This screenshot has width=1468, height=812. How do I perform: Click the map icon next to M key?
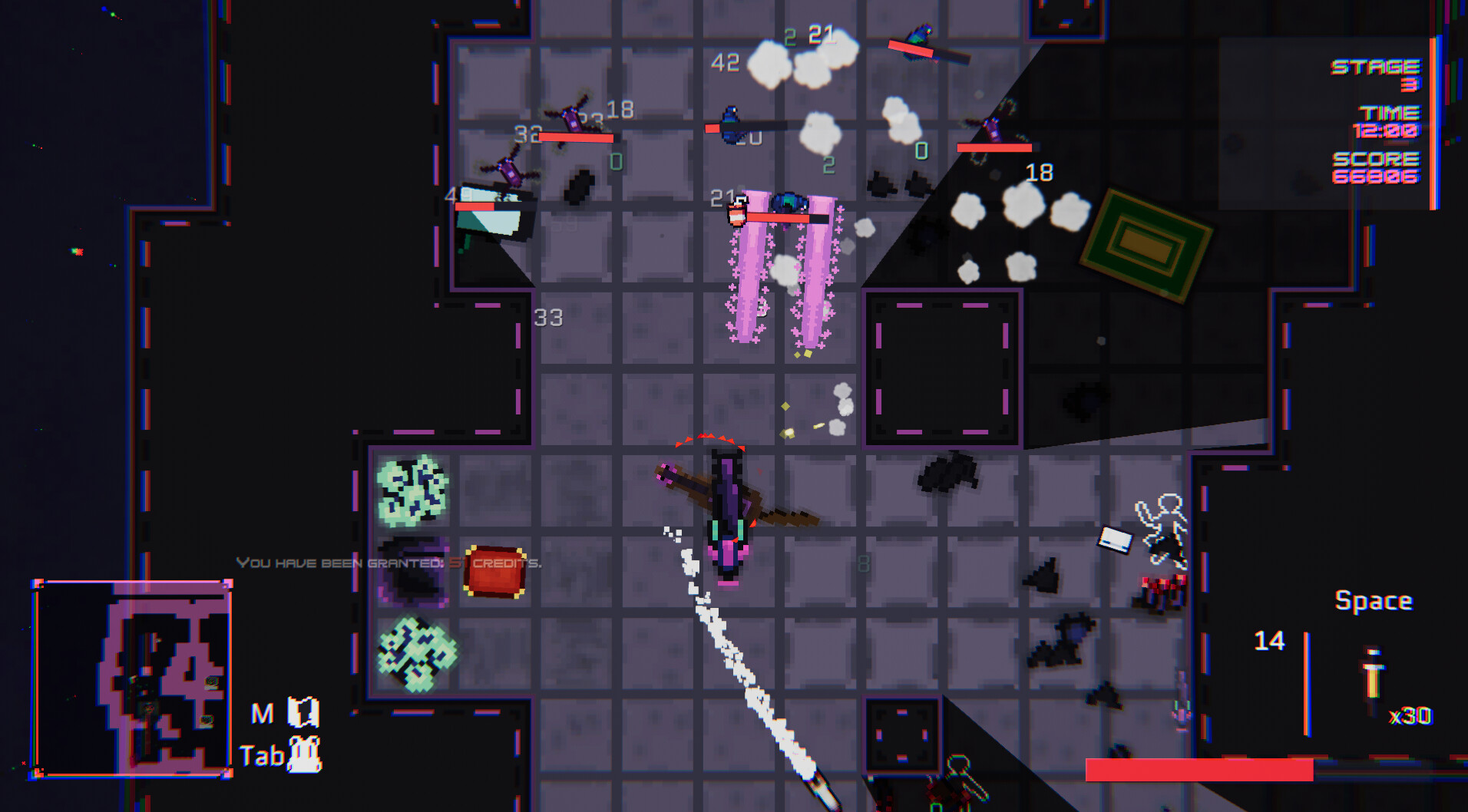306,713
